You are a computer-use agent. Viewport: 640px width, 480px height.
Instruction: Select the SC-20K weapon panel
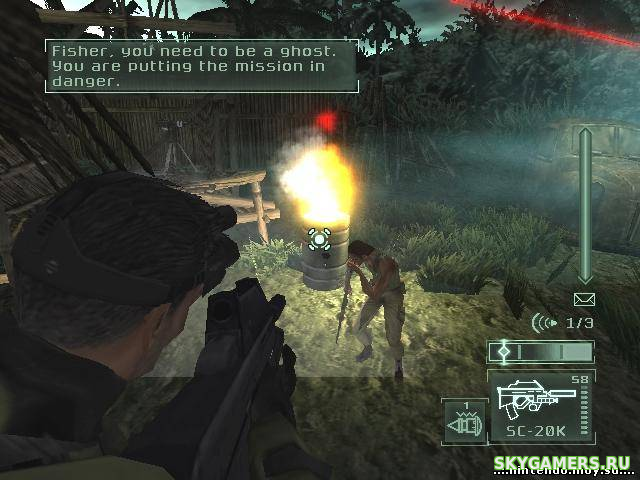point(540,406)
